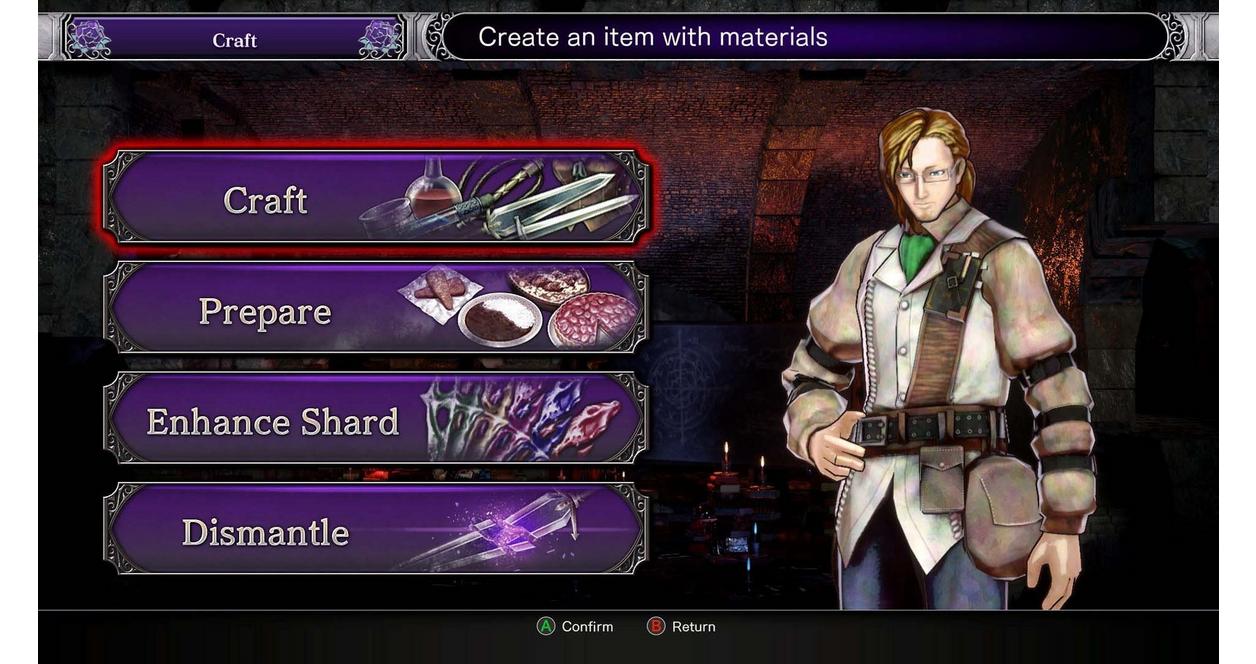The image size is (1256, 664).
Task: Open the Enhance Shard menu
Action: tap(375, 419)
